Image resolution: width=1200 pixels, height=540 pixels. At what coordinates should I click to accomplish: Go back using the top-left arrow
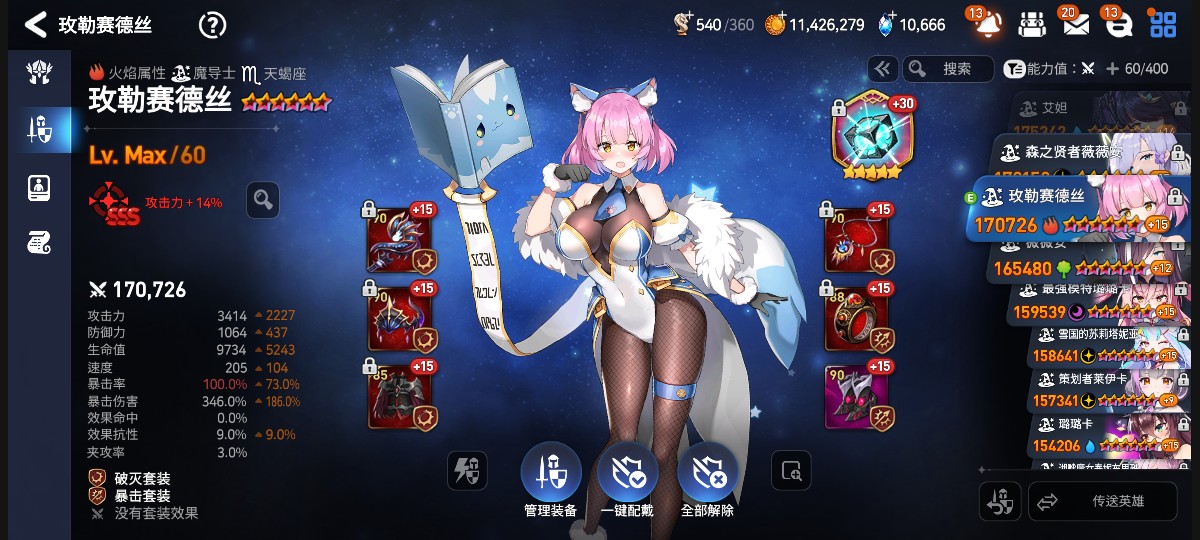click(x=35, y=25)
